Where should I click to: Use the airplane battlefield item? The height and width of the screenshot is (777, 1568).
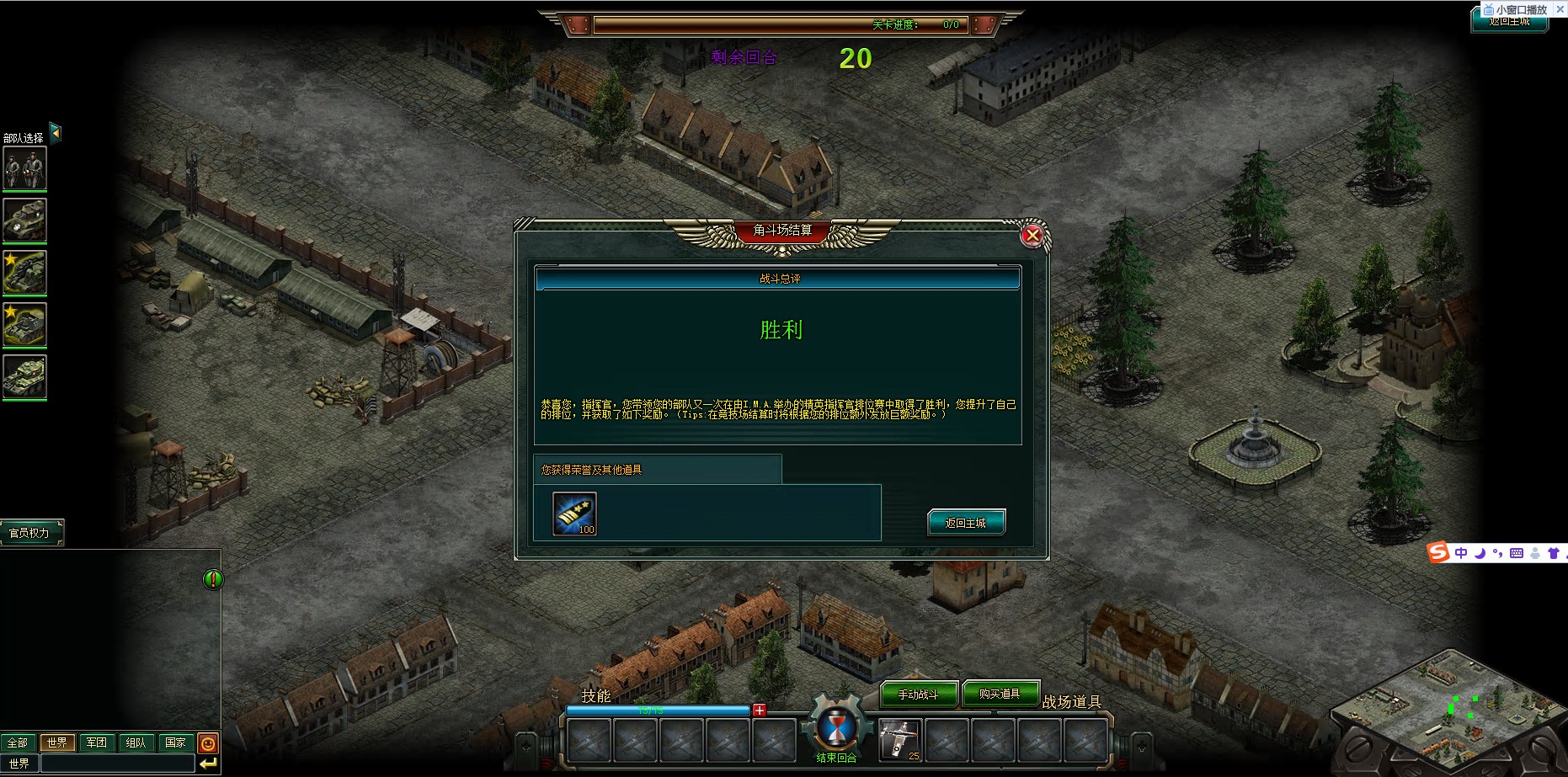899,740
